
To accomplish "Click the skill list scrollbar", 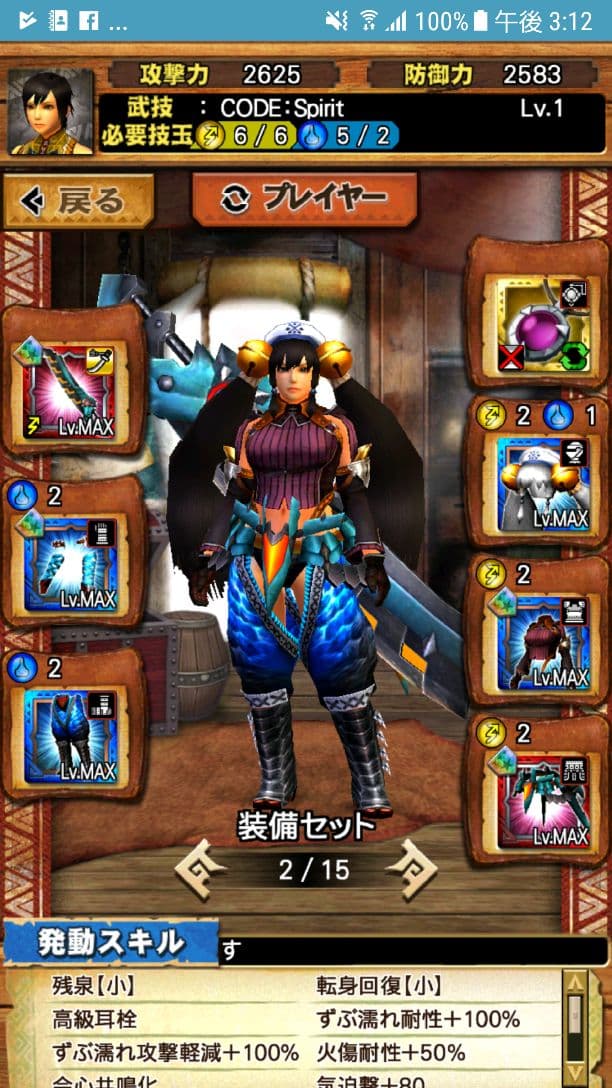I will pos(574,1030).
